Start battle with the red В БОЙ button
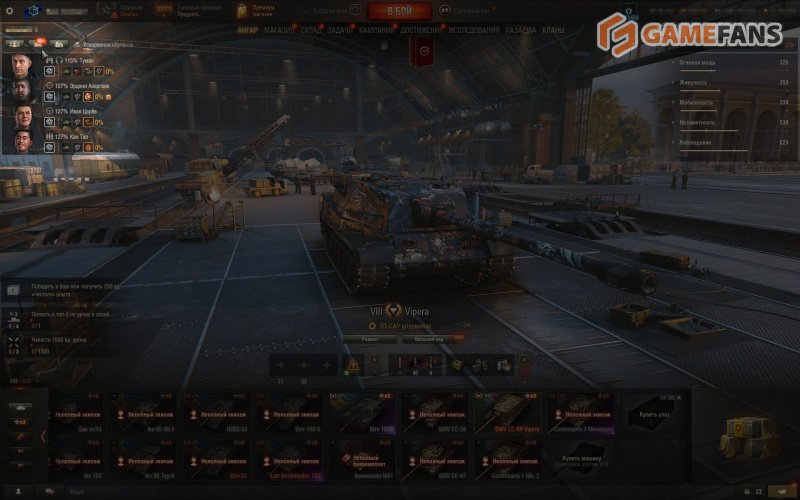 tap(399, 11)
